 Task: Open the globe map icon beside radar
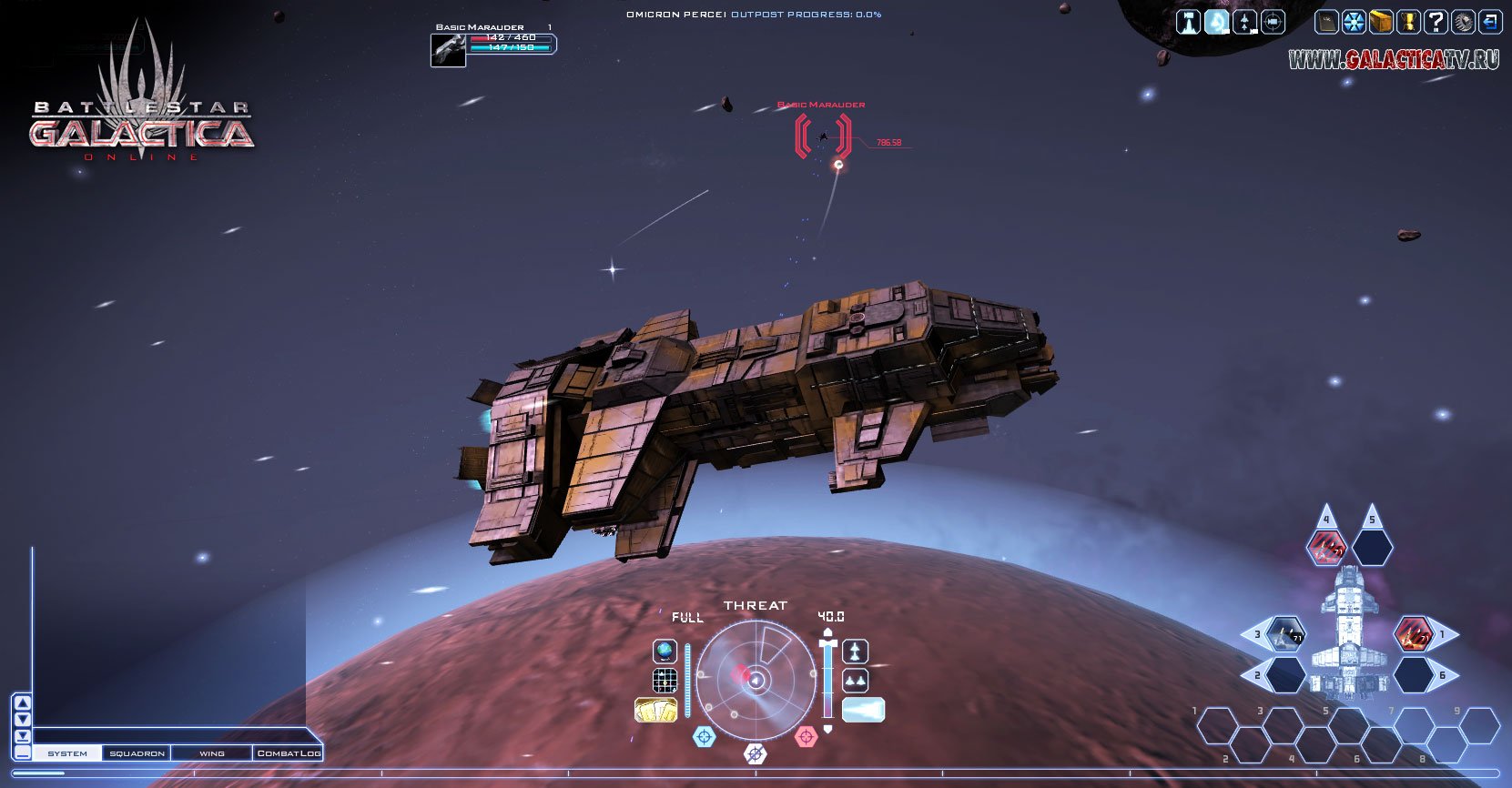(665, 652)
